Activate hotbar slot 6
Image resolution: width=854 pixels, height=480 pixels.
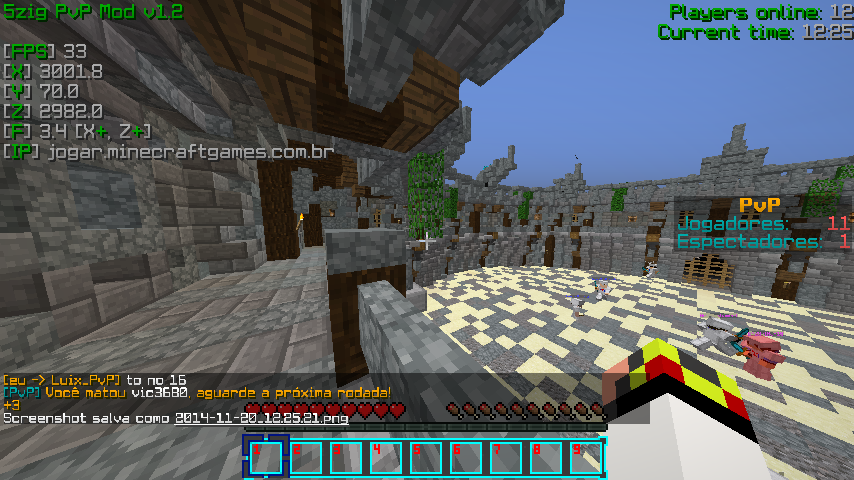tap(466, 458)
